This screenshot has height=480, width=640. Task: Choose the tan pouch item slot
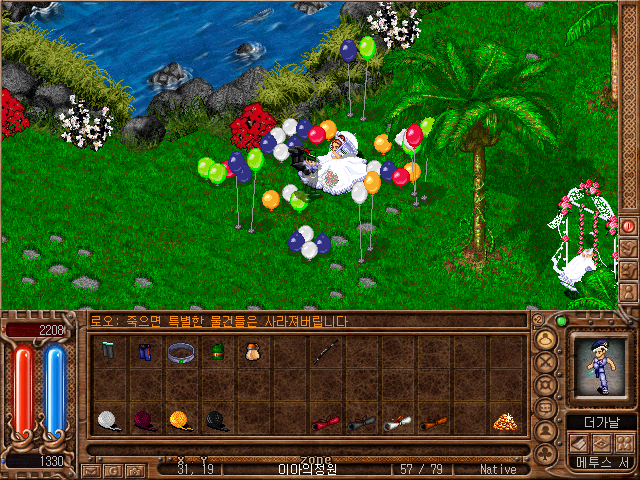tap(250, 352)
